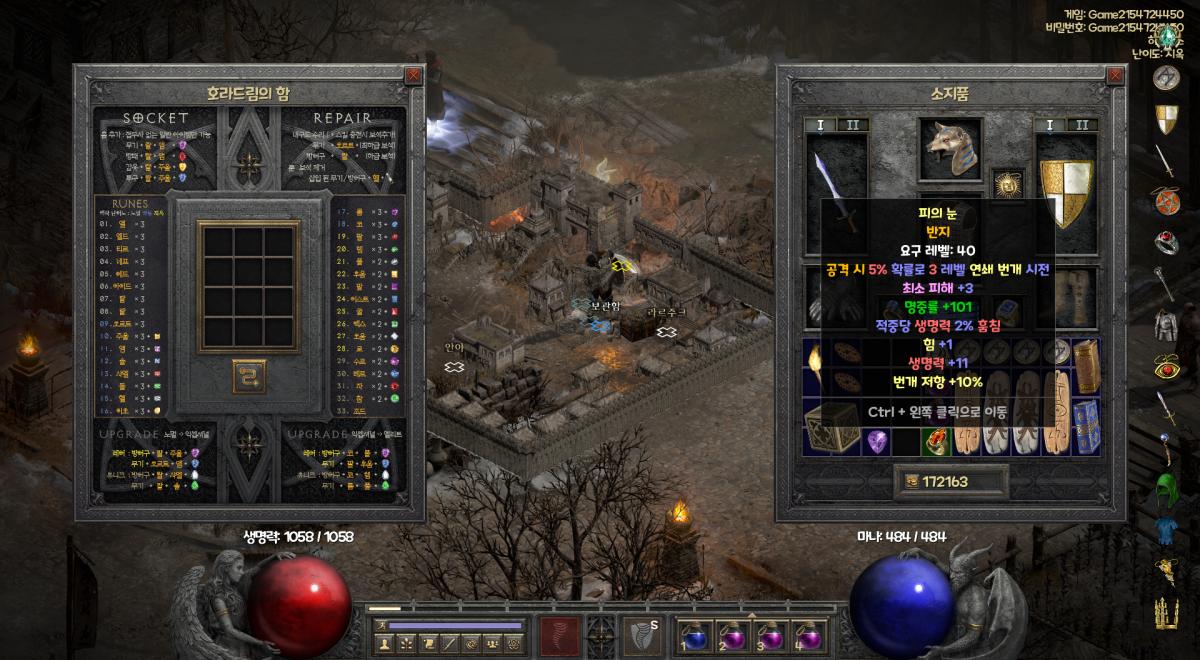
Task: Use the blue mana potion in belt slot 1
Action: coord(695,635)
